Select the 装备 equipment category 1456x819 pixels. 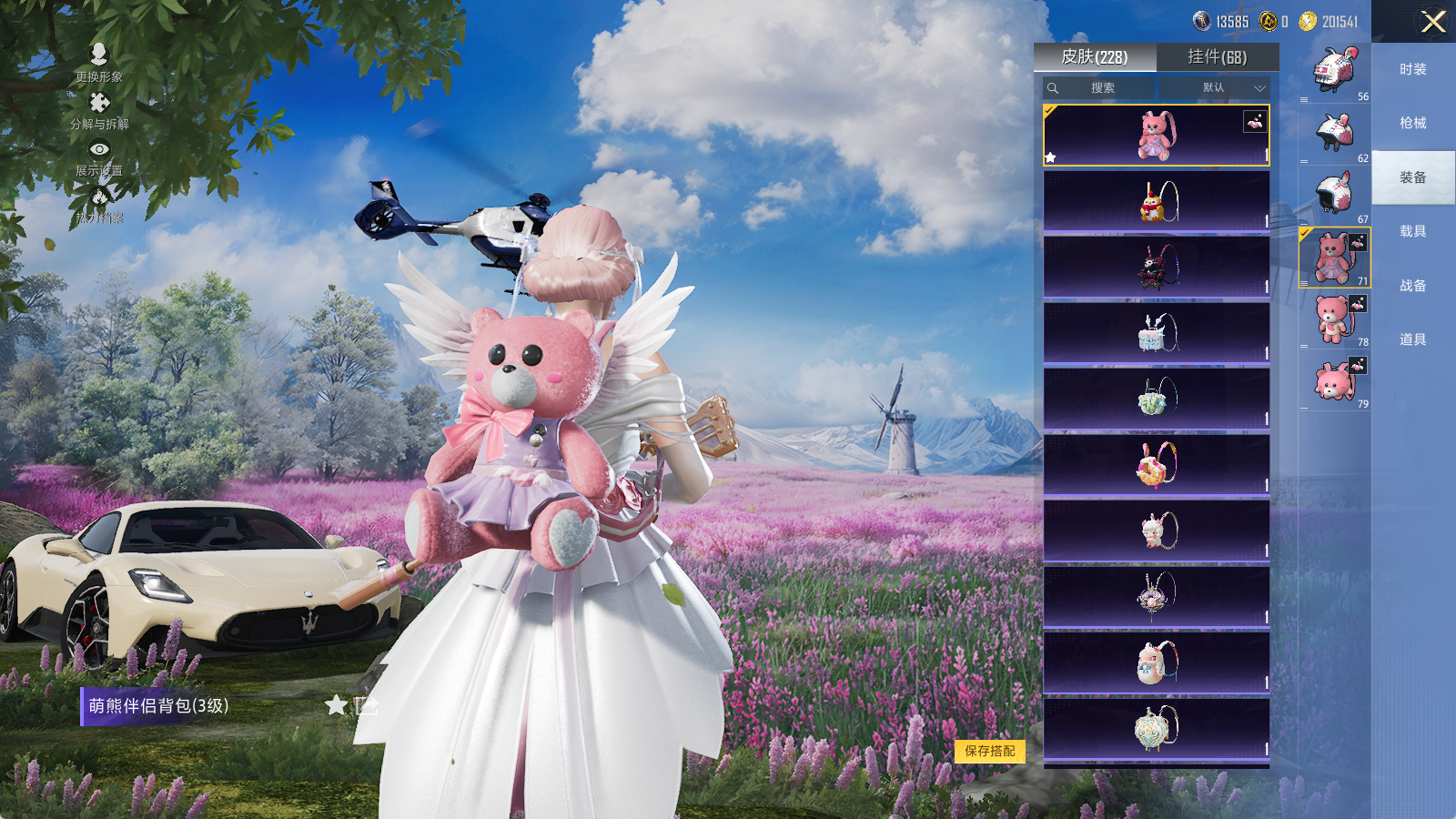tap(1412, 177)
